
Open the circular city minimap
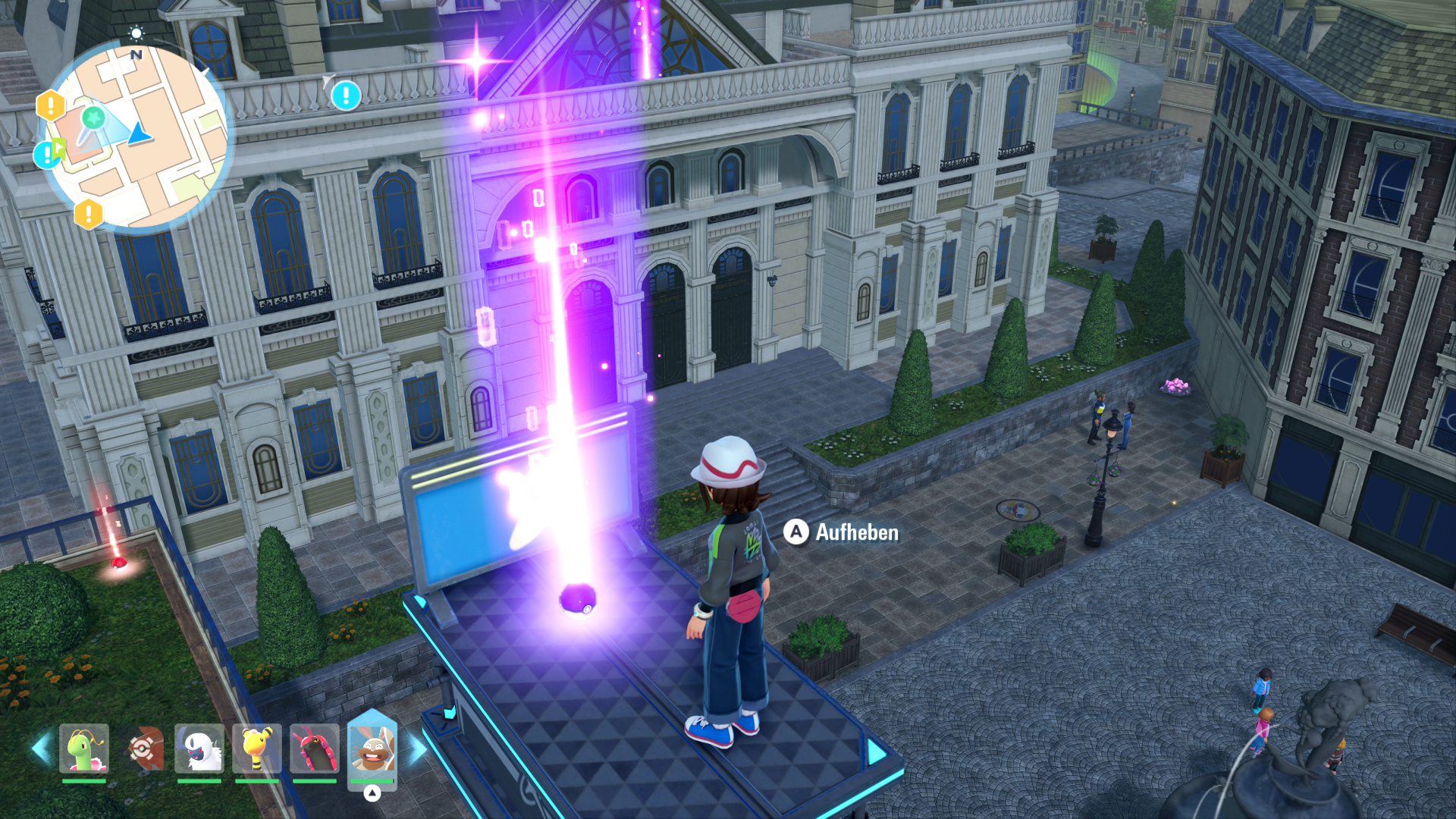(136, 136)
